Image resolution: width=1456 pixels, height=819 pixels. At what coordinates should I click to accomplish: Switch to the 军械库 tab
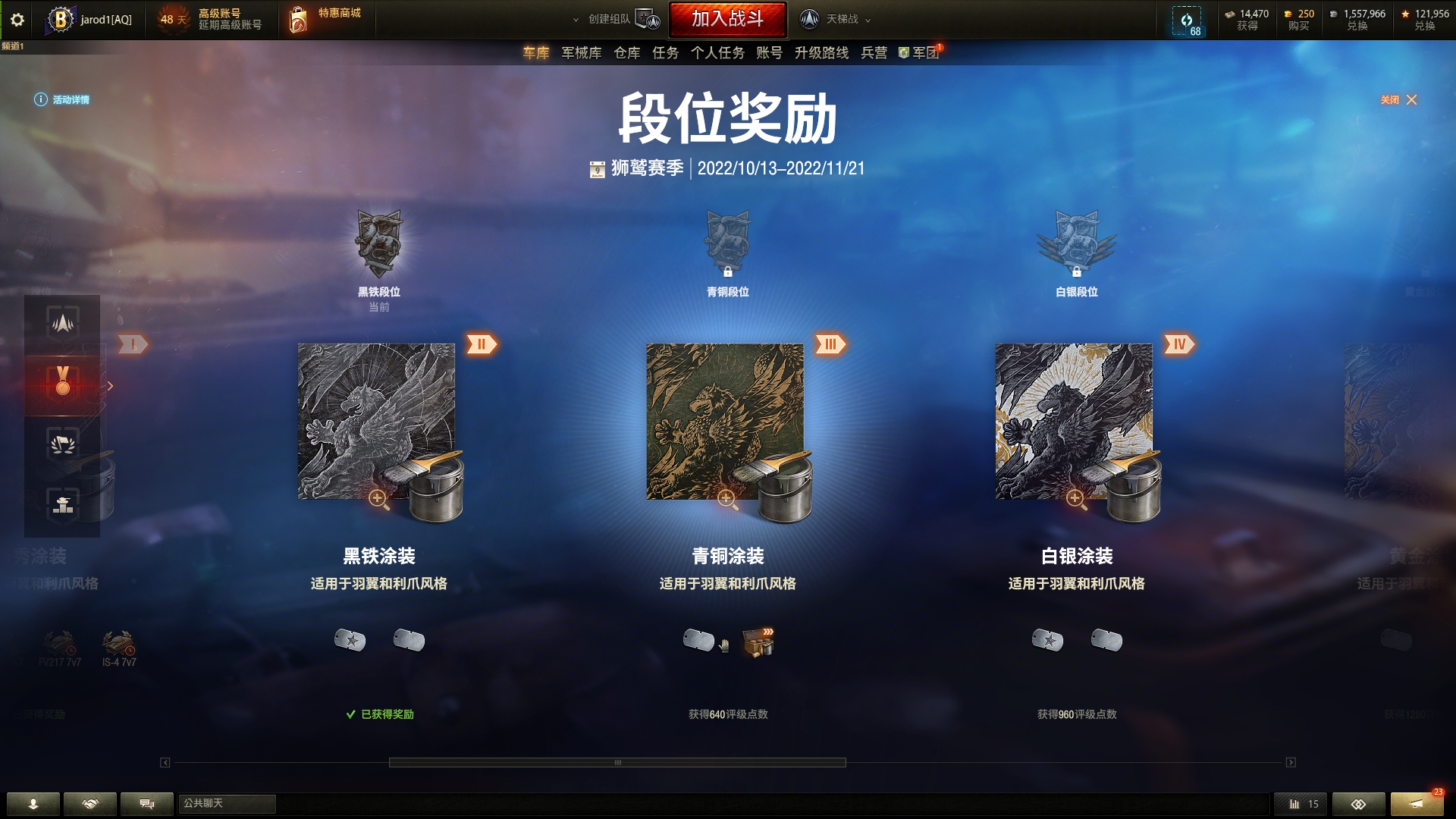581,53
